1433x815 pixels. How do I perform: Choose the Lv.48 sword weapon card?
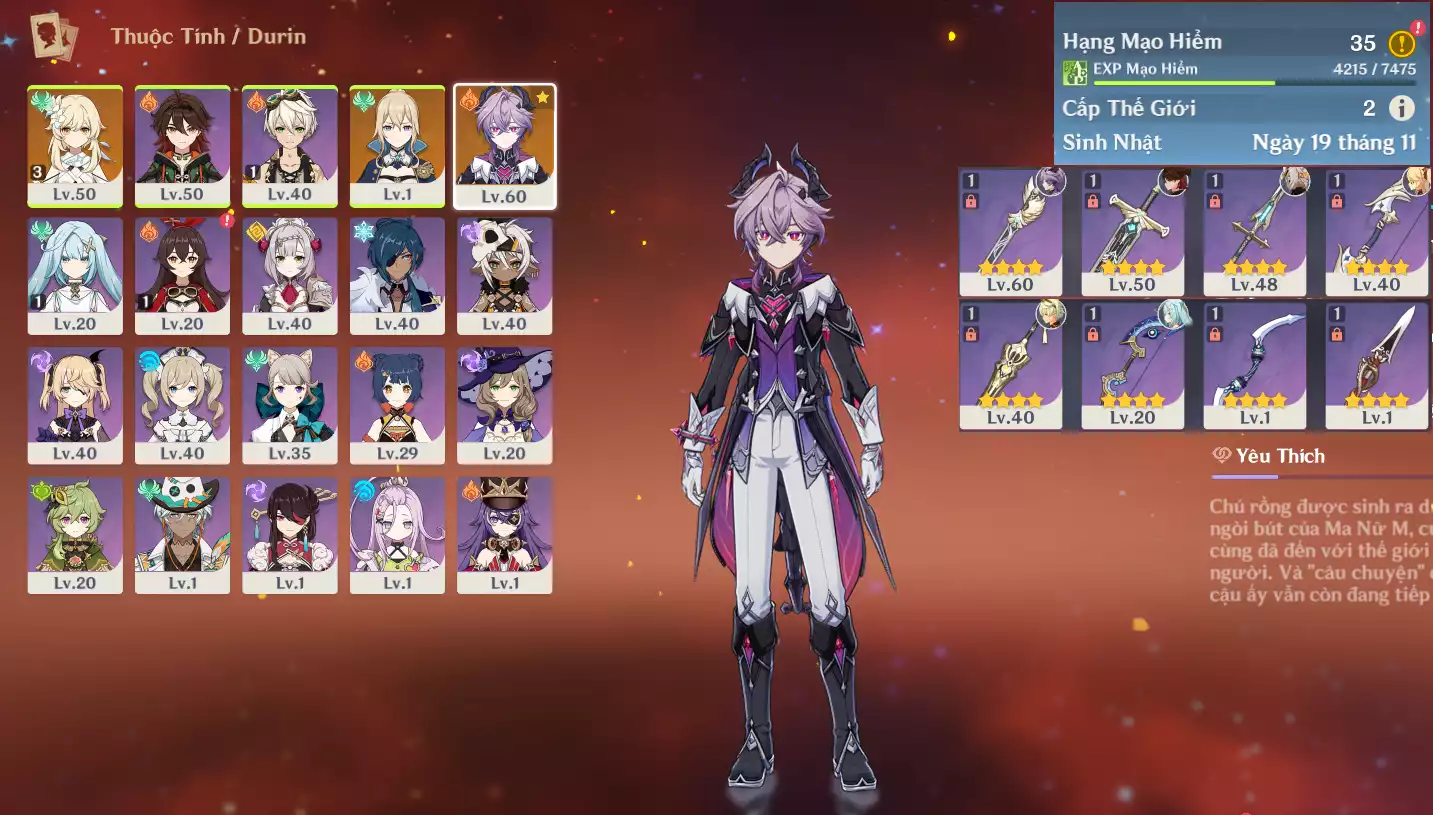tap(1254, 232)
